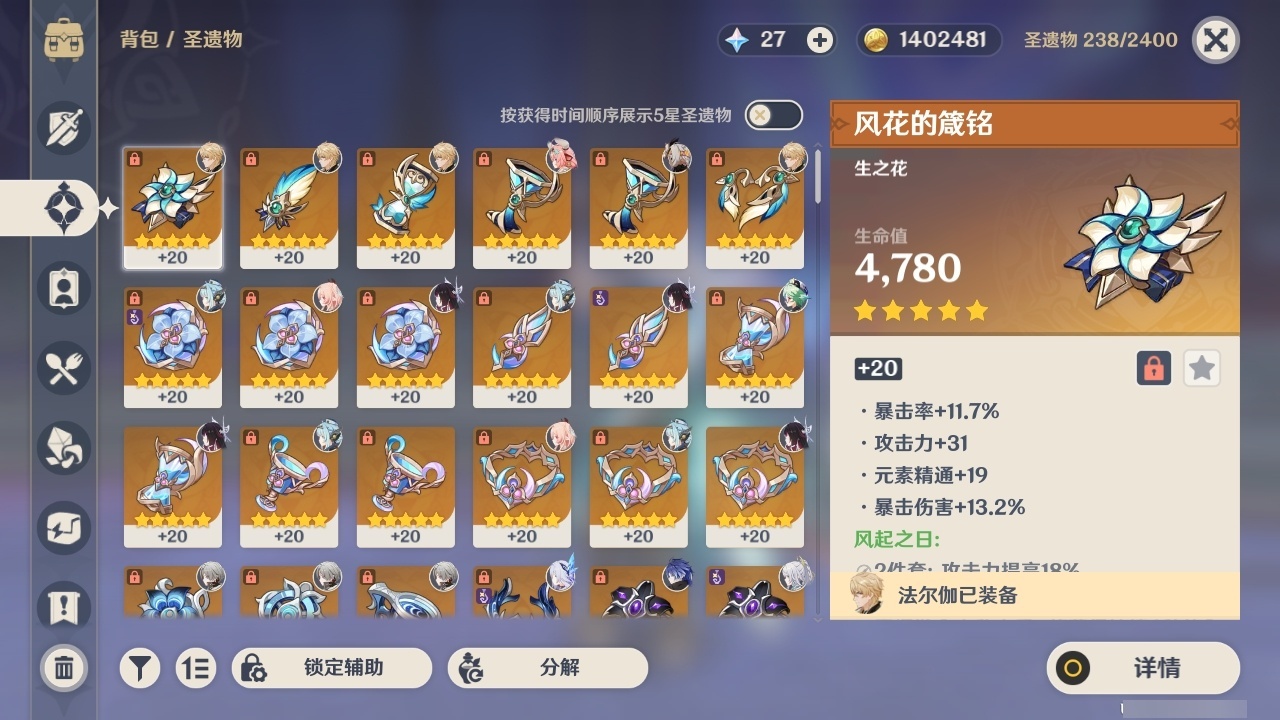Mark the artifact as favorite with star
This screenshot has width=1280, height=720.
pos(1201,368)
